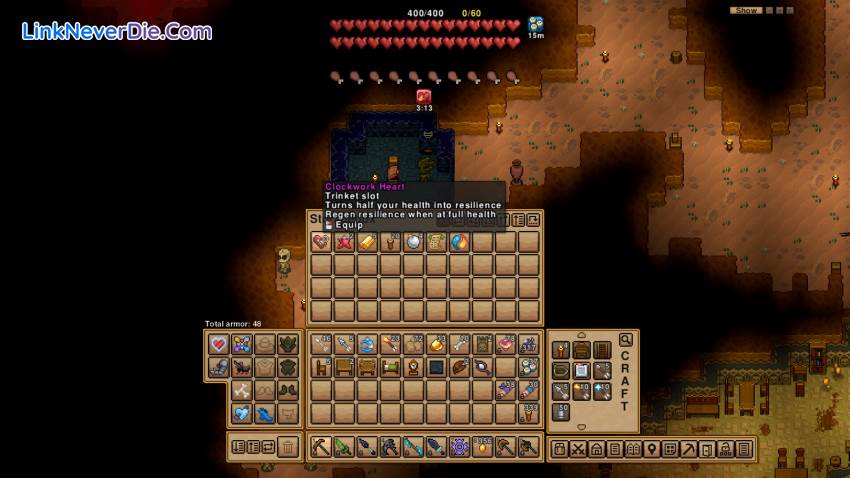Open the crafting search magnifier

click(626, 340)
